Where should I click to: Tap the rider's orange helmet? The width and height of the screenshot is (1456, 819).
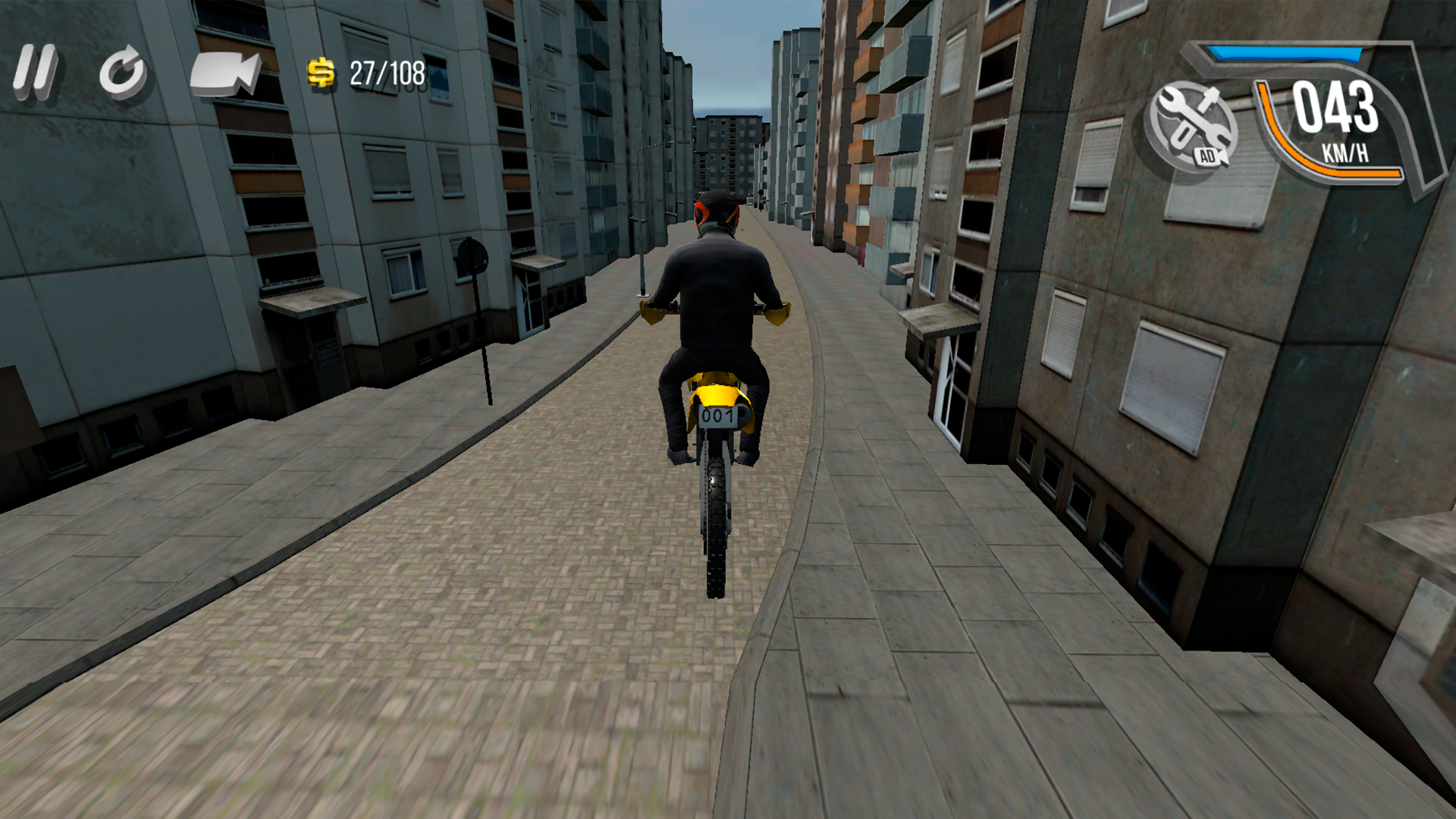[x=714, y=211]
